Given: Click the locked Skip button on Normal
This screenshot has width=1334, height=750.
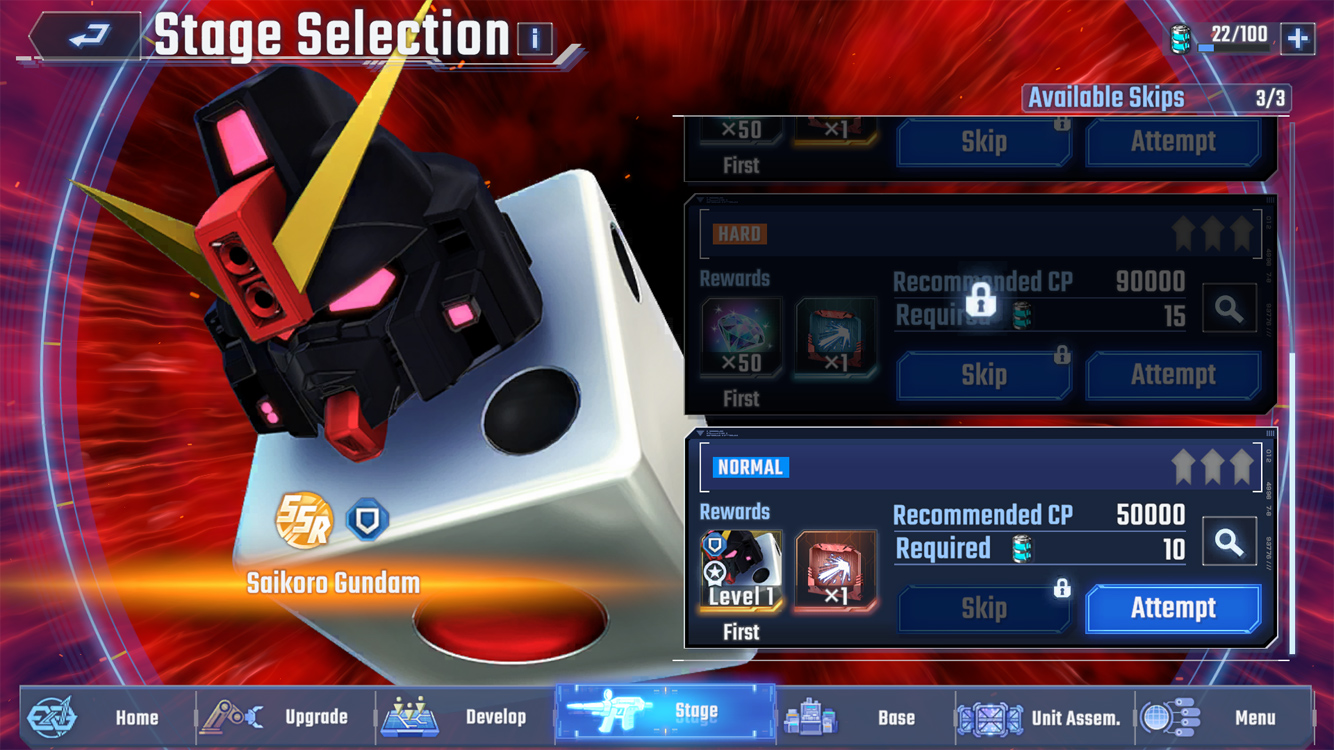Looking at the screenshot, I should pyautogui.click(x=984, y=608).
